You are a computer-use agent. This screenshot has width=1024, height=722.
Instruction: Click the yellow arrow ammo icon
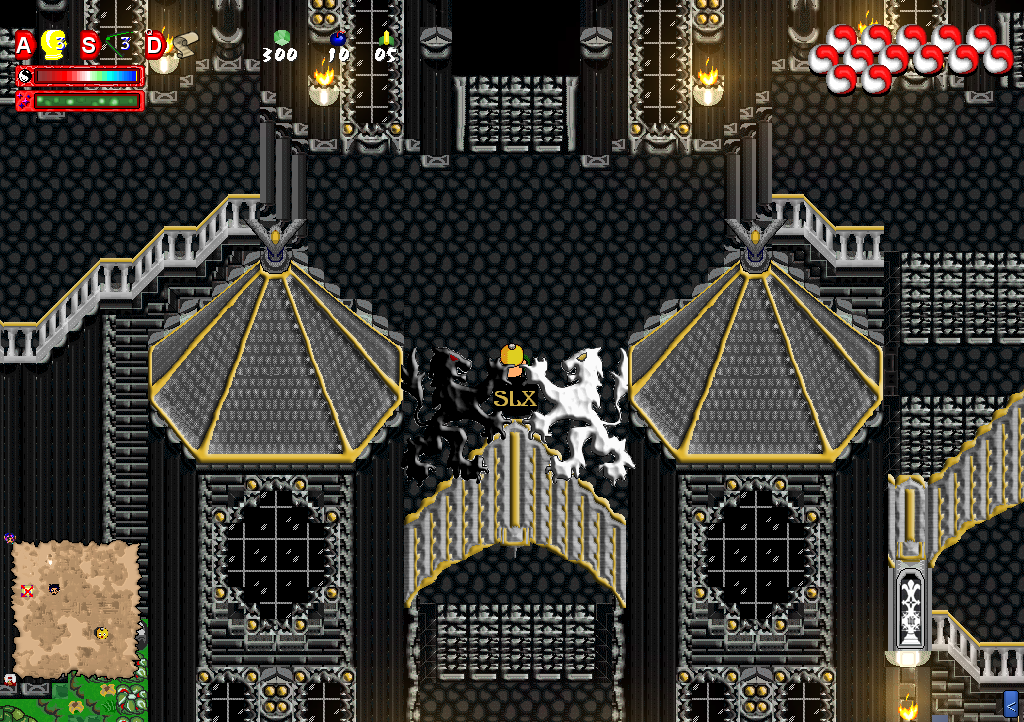coord(386,38)
